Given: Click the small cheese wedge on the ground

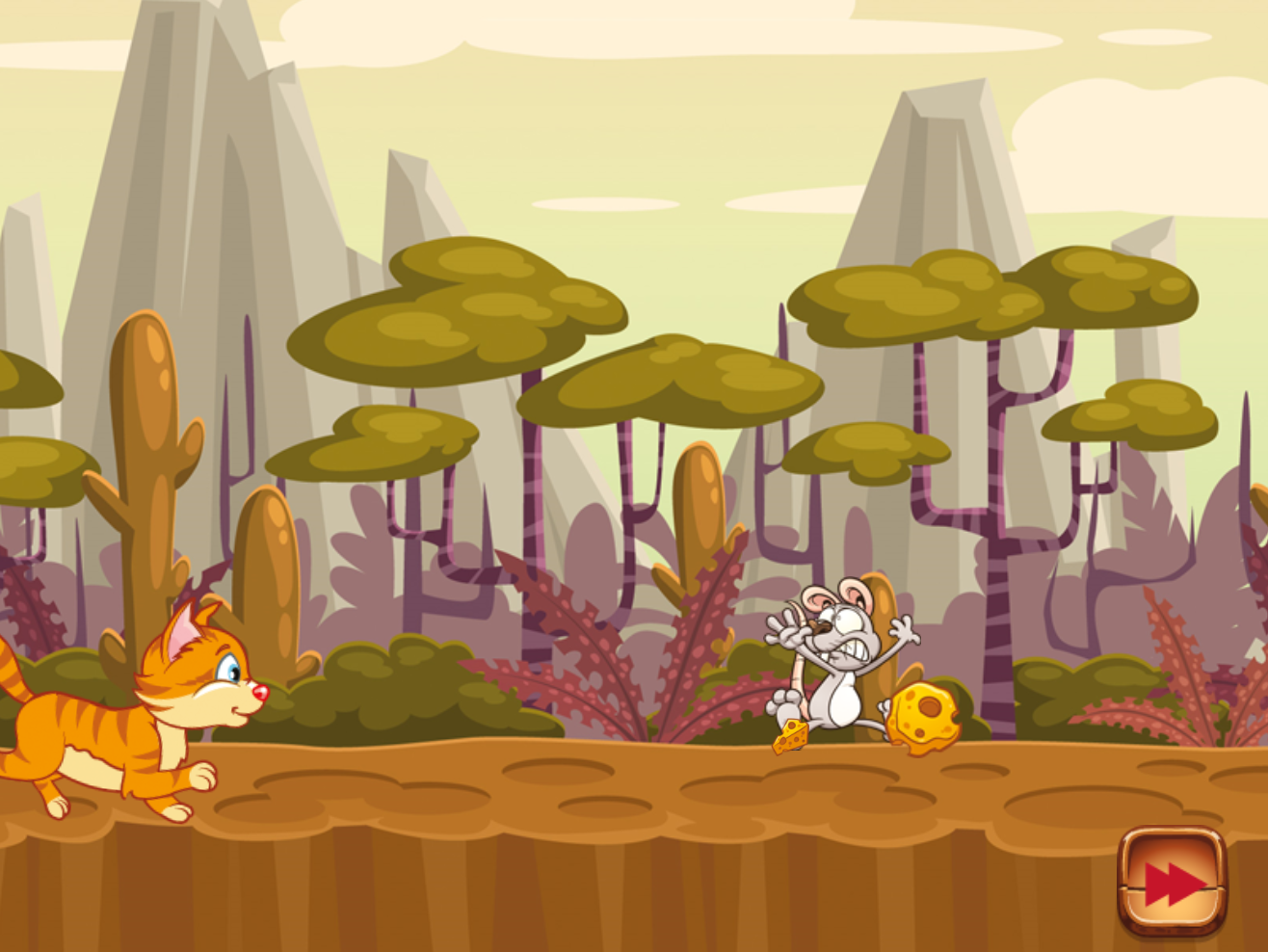Looking at the screenshot, I should pos(790,737).
